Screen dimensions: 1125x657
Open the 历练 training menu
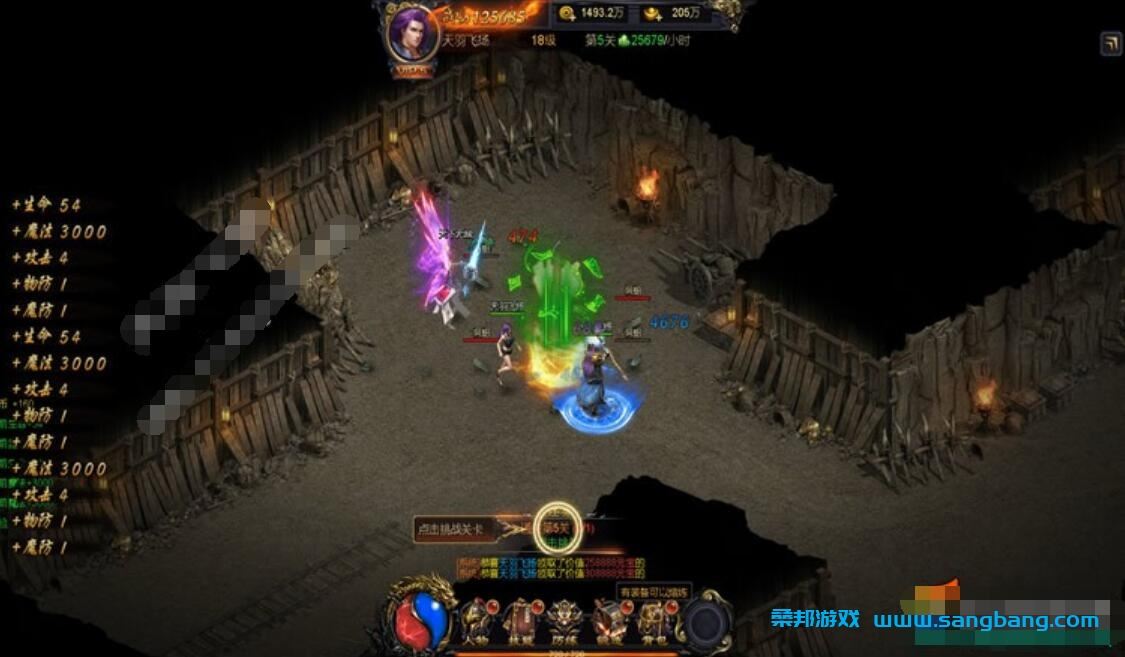pos(565,621)
